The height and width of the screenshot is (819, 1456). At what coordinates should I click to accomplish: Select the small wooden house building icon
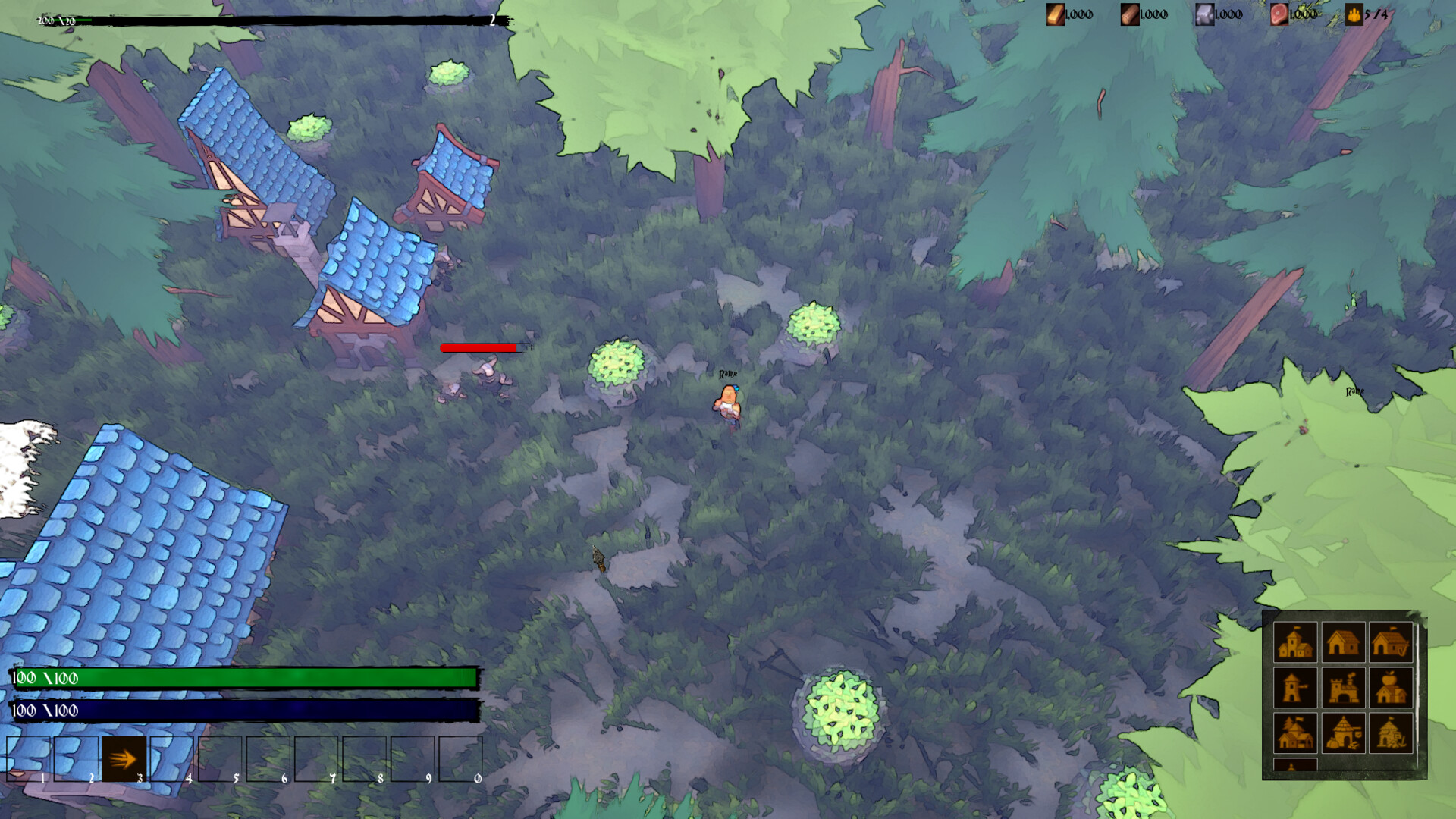click(x=1344, y=642)
